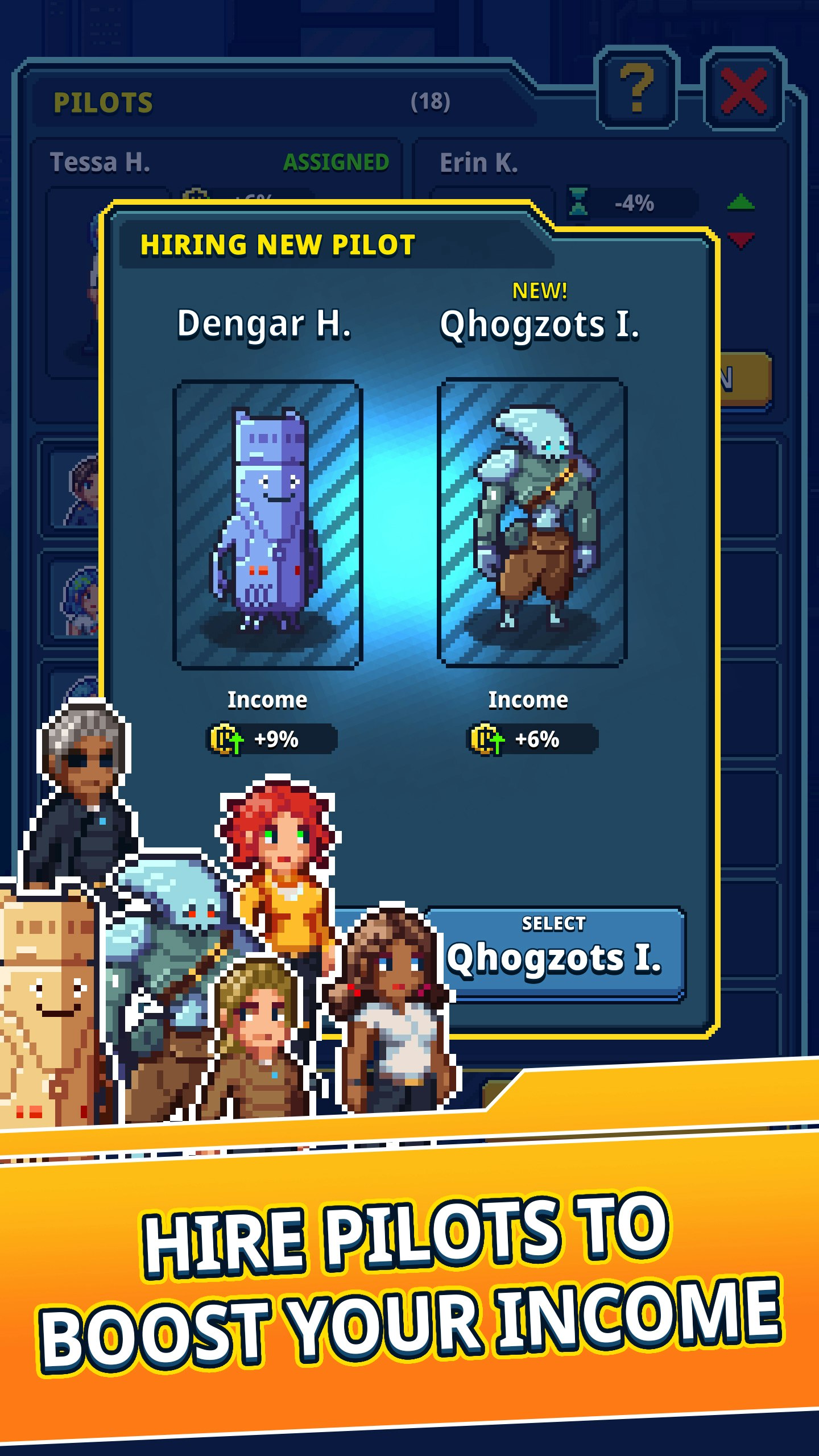Click the green up arrow on Erin K.'s card
The width and height of the screenshot is (819, 1456).
pos(742,202)
